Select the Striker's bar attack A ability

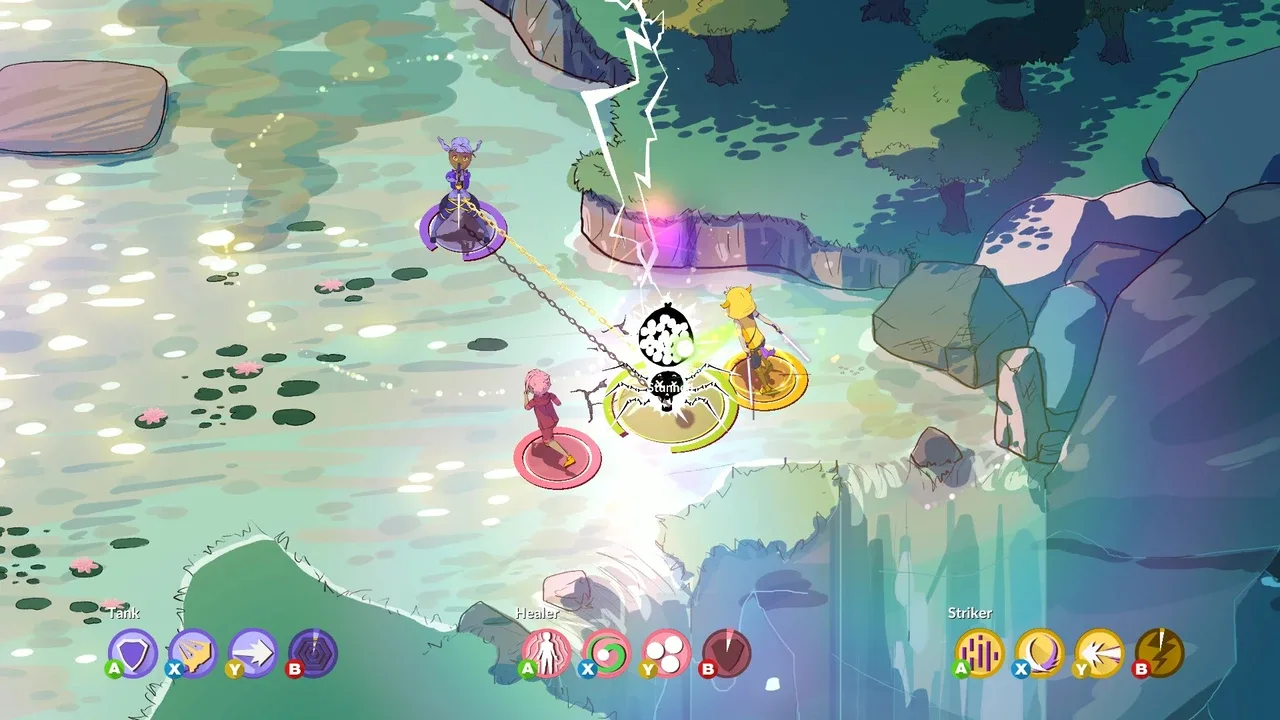[979, 651]
